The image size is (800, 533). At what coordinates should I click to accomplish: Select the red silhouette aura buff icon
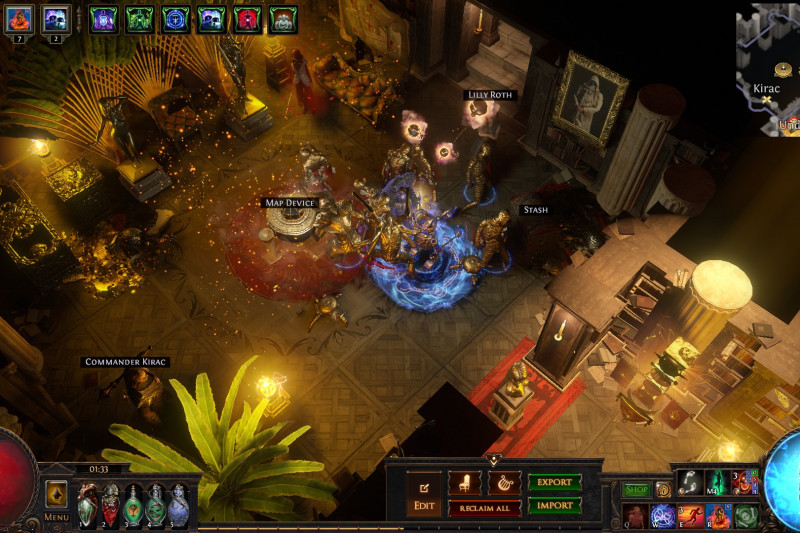(x=247, y=19)
